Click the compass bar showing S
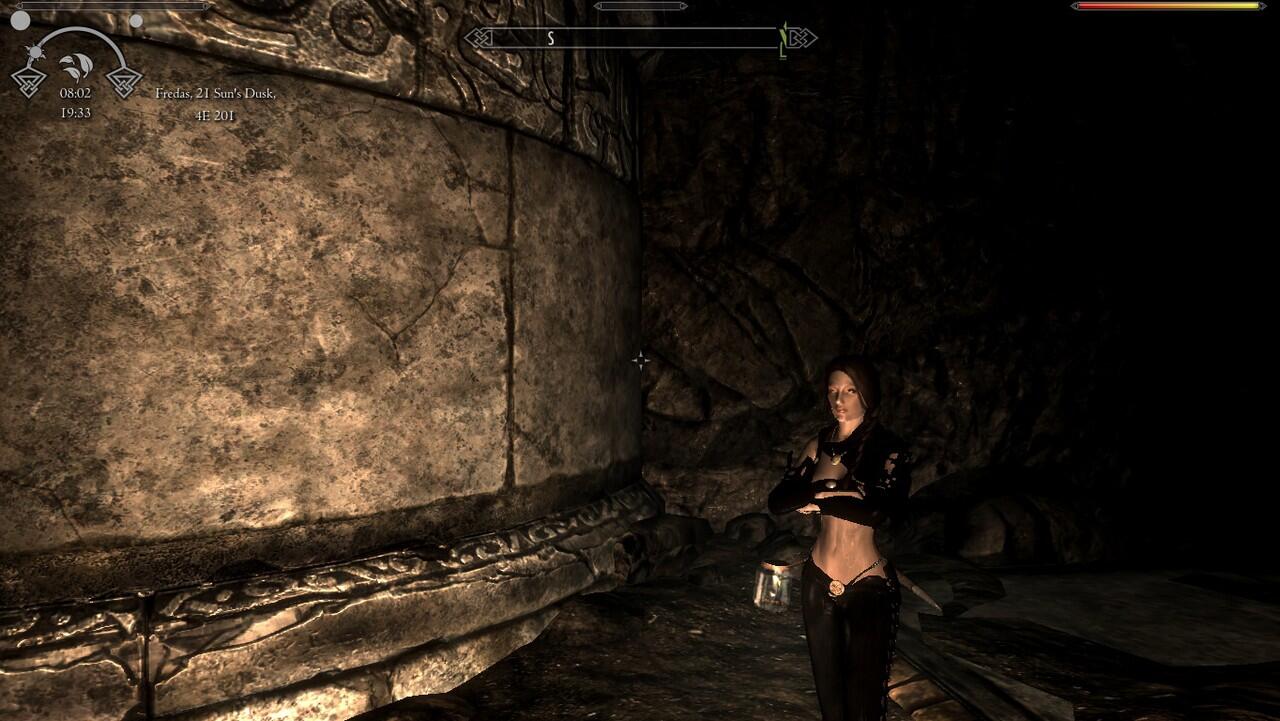 (640, 39)
